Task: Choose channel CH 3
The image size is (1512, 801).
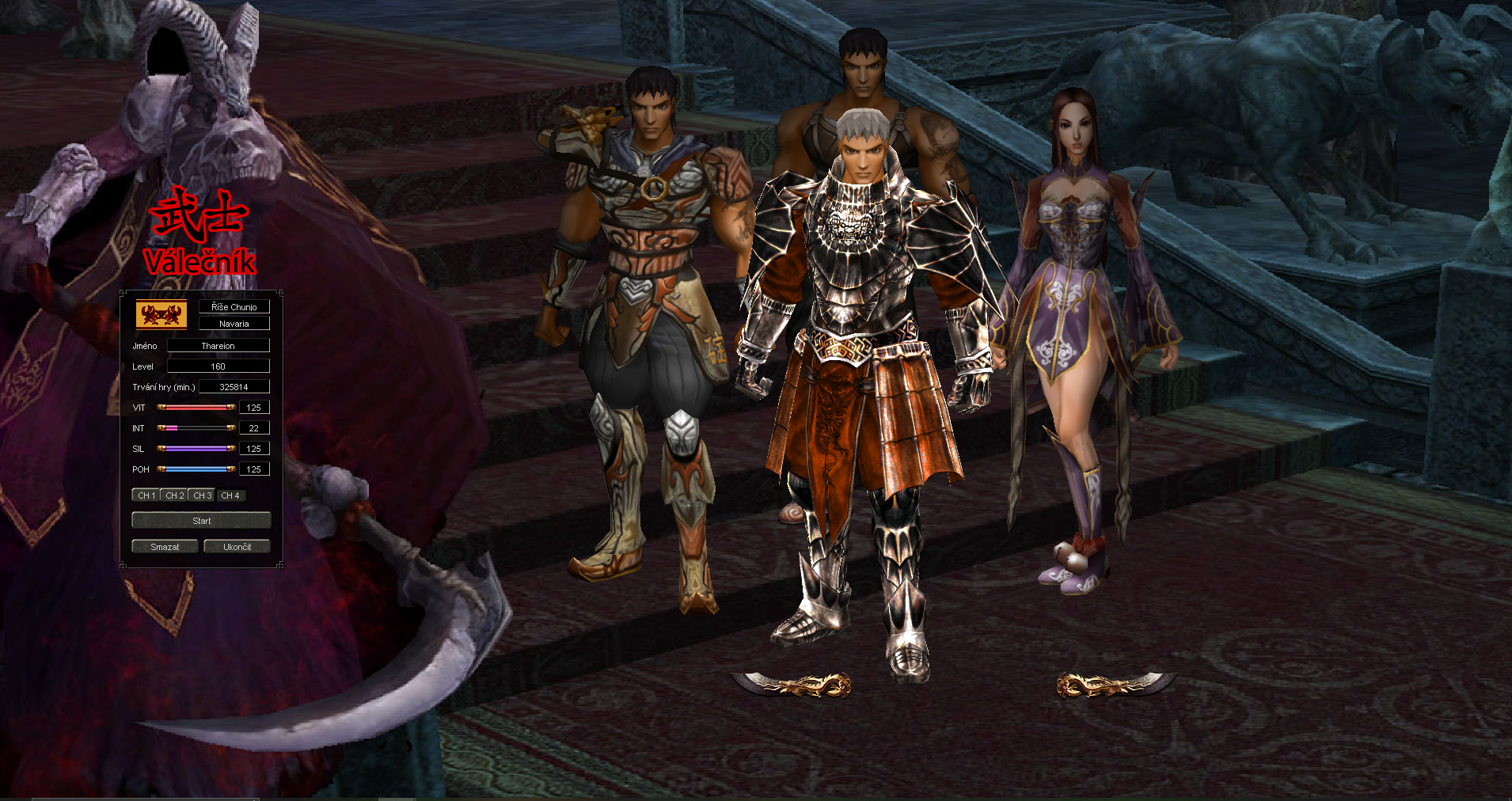Action: click(x=202, y=495)
